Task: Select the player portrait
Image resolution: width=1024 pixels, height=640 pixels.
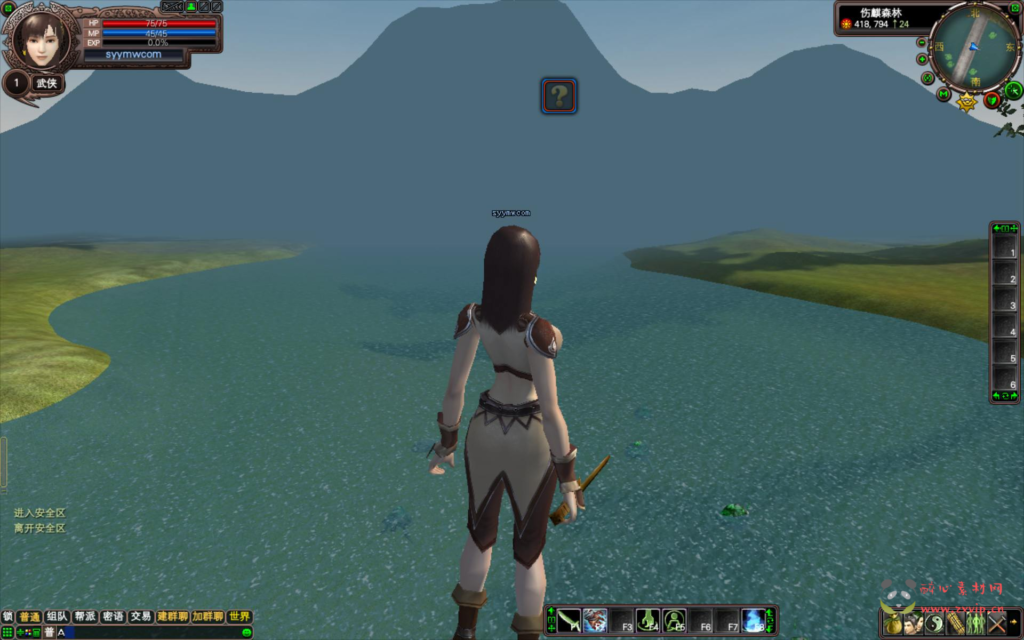Action: click(41, 38)
